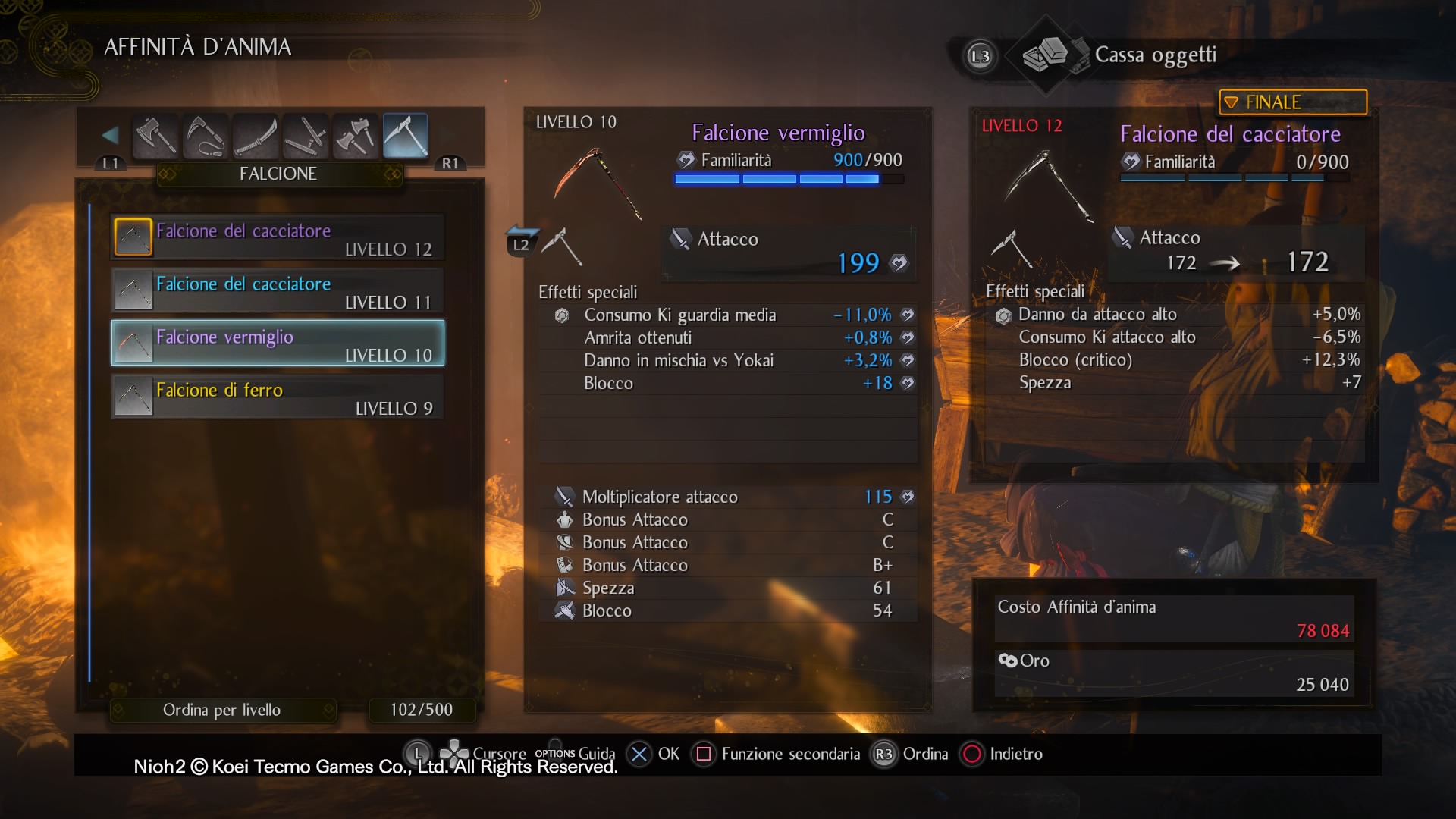Choose the level 11 Falcione del cacciatore
This screenshot has height=819, width=1456.
coord(278,291)
